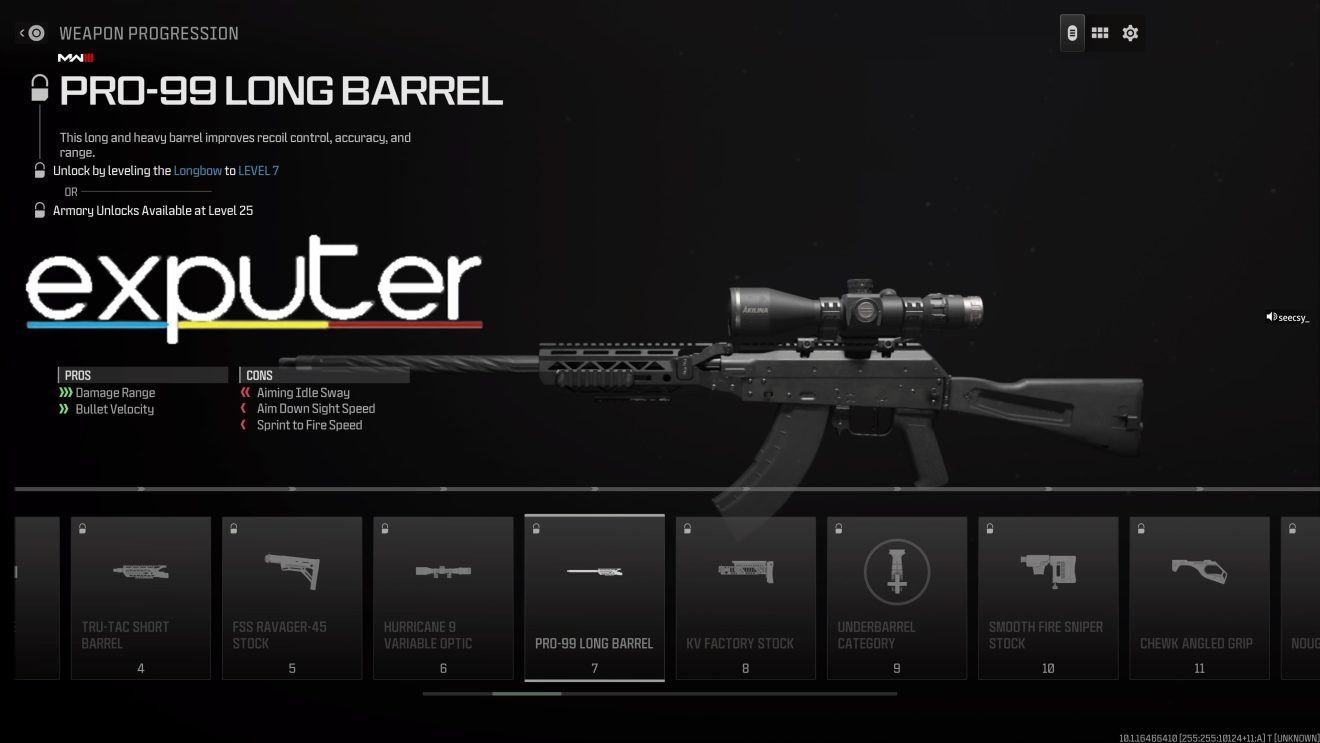Select the Tru-Tac Short Barrel attachment icon

pos(140,572)
